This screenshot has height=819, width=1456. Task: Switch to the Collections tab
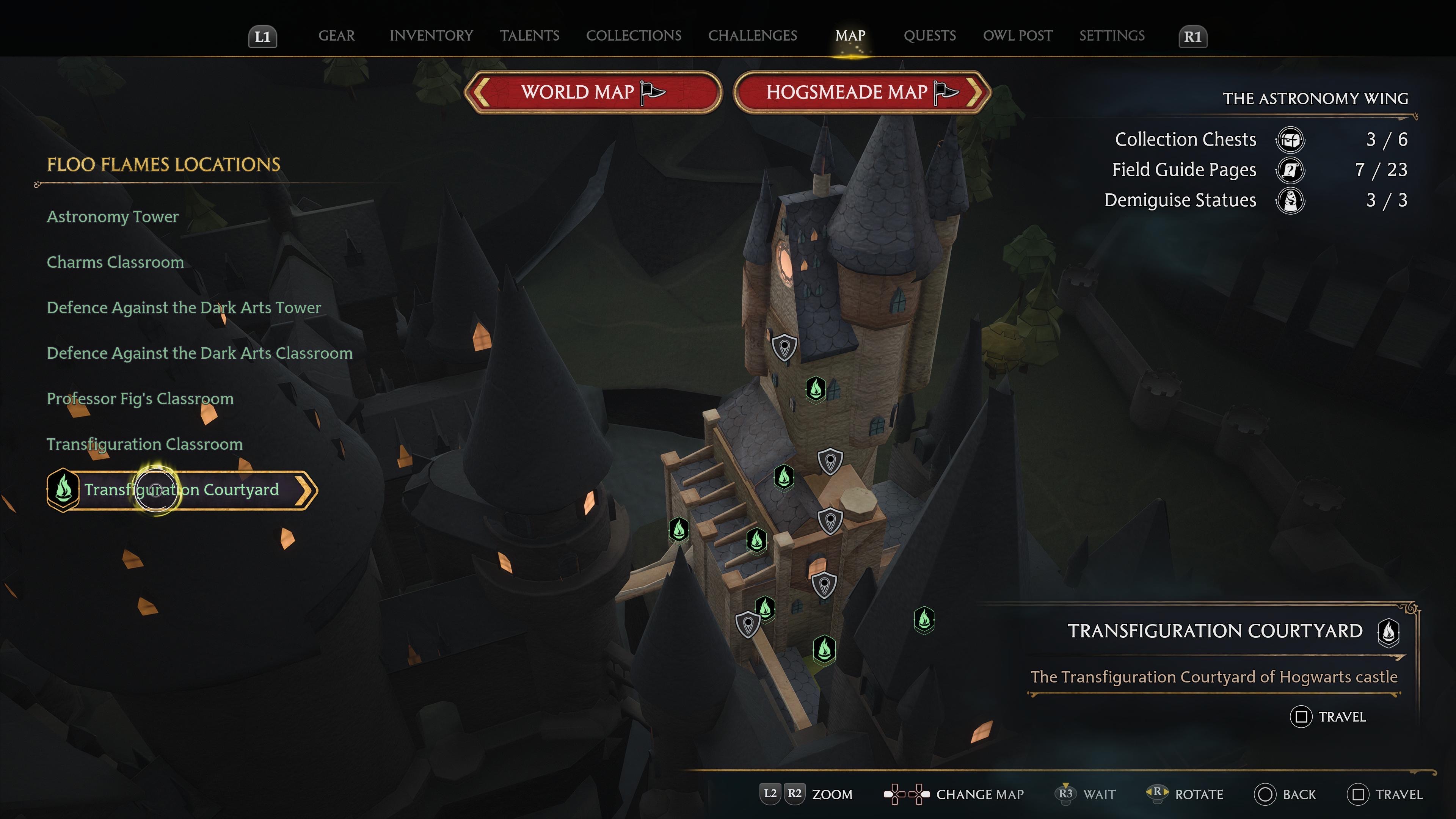point(634,36)
